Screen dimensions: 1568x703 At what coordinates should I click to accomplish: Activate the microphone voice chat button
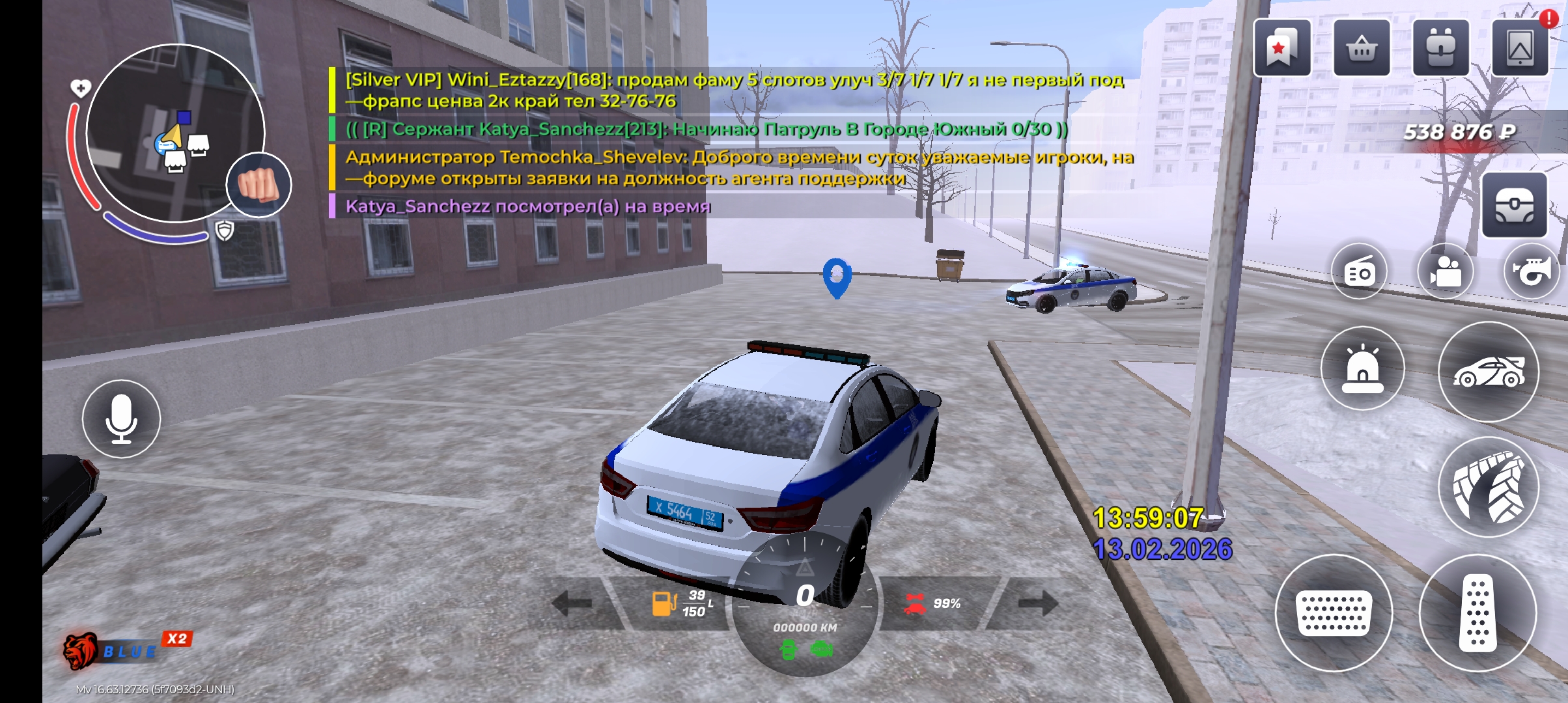121,419
